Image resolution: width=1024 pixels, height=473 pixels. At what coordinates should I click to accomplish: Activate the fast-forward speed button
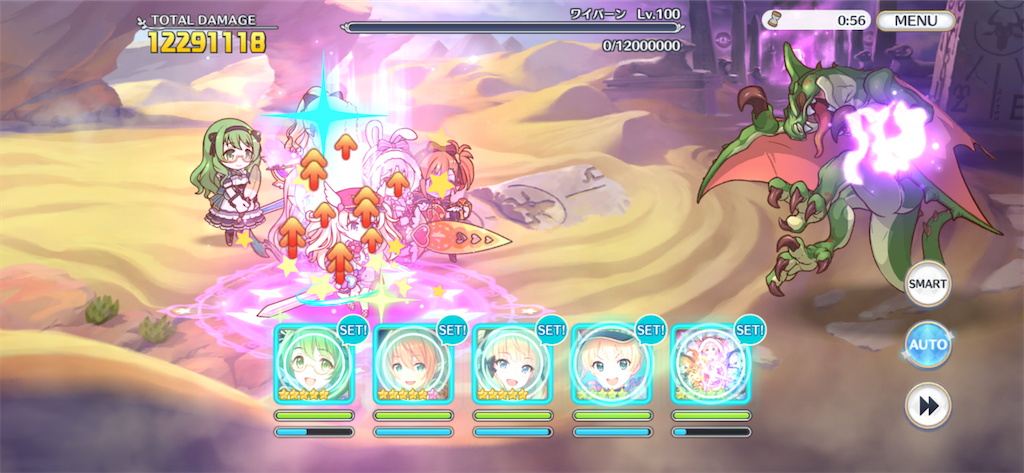tap(927, 405)
